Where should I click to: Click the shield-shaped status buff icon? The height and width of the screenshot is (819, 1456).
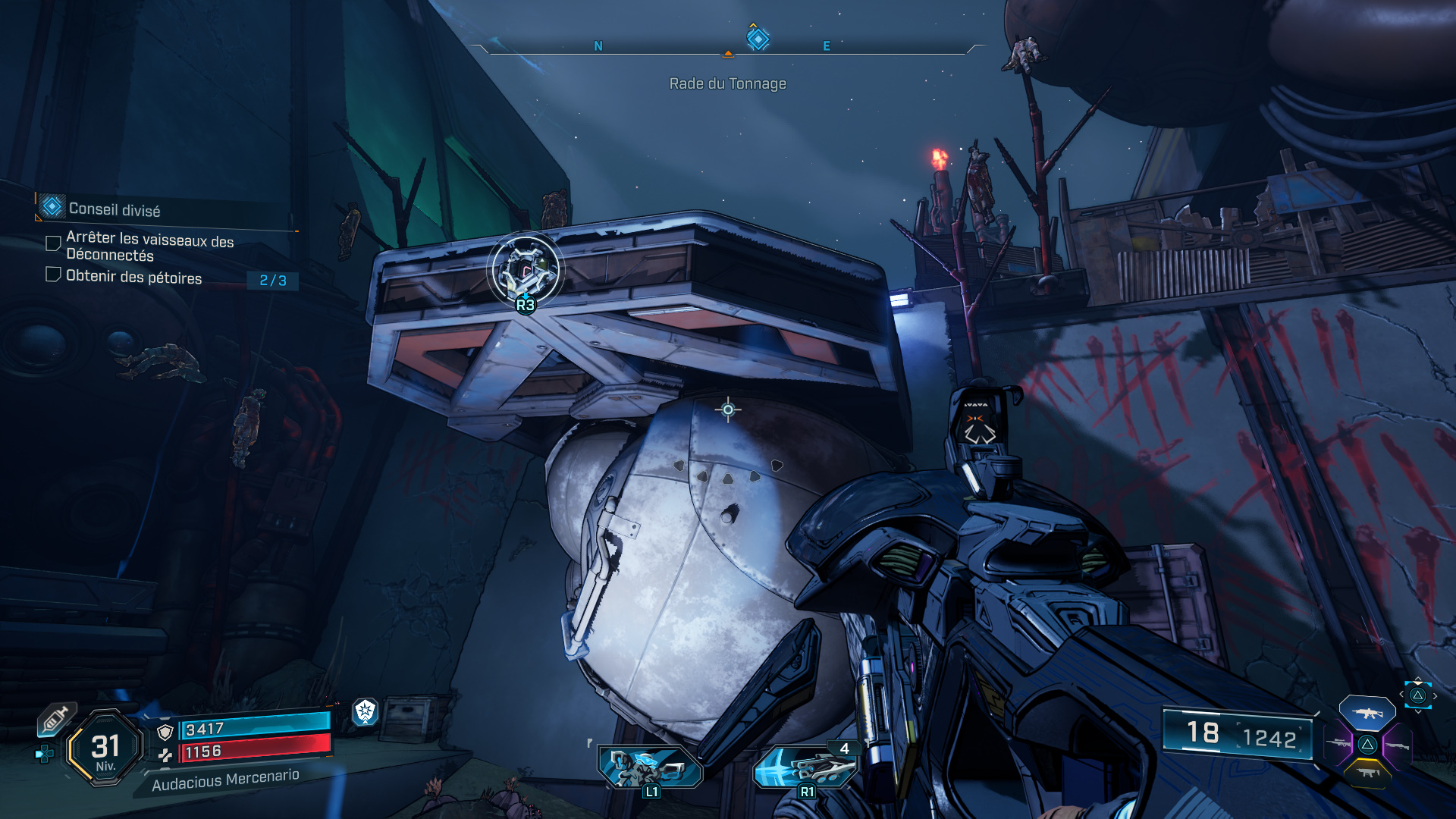point(366,711)
